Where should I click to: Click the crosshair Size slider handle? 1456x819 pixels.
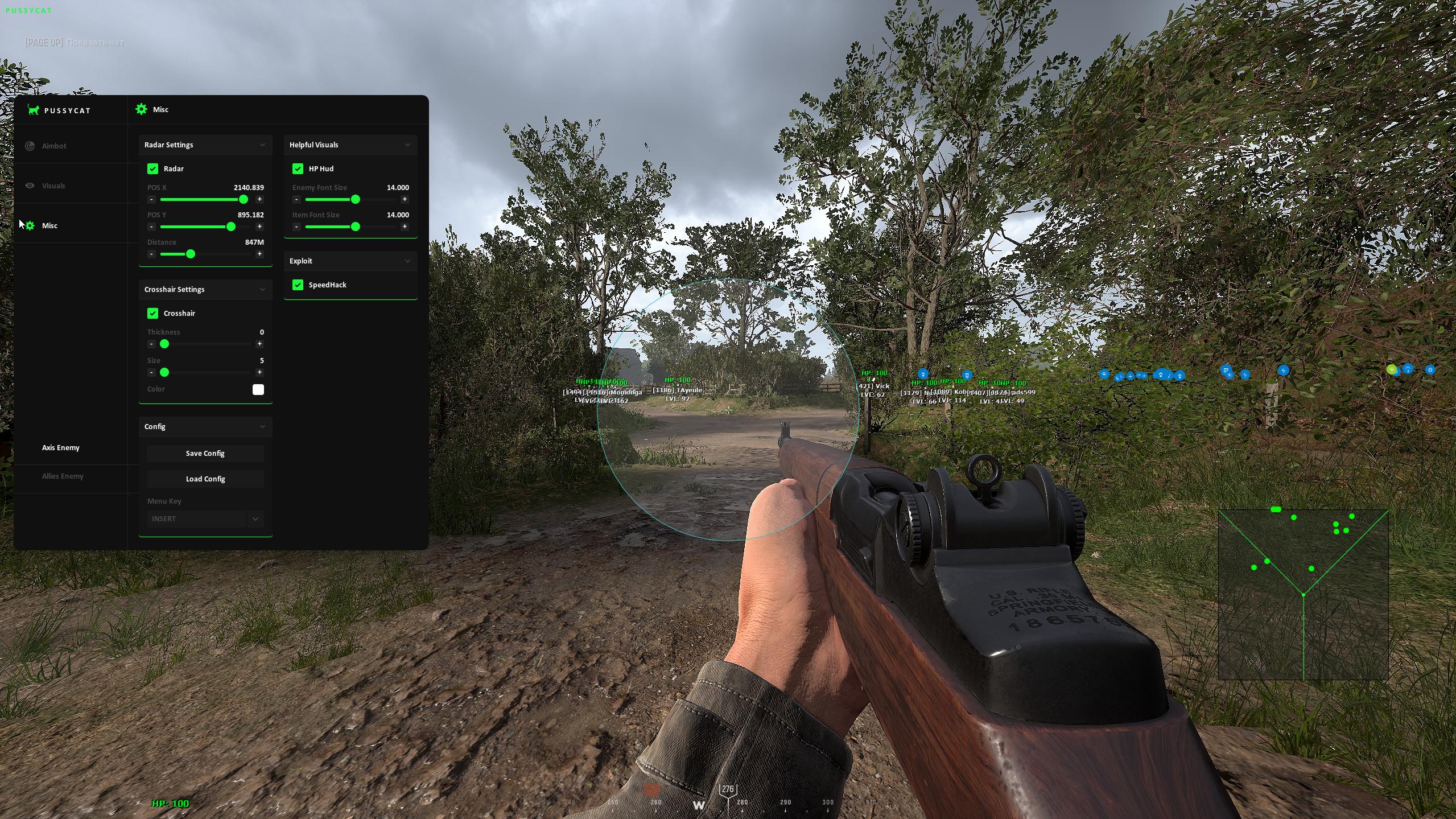pos(164,372)
